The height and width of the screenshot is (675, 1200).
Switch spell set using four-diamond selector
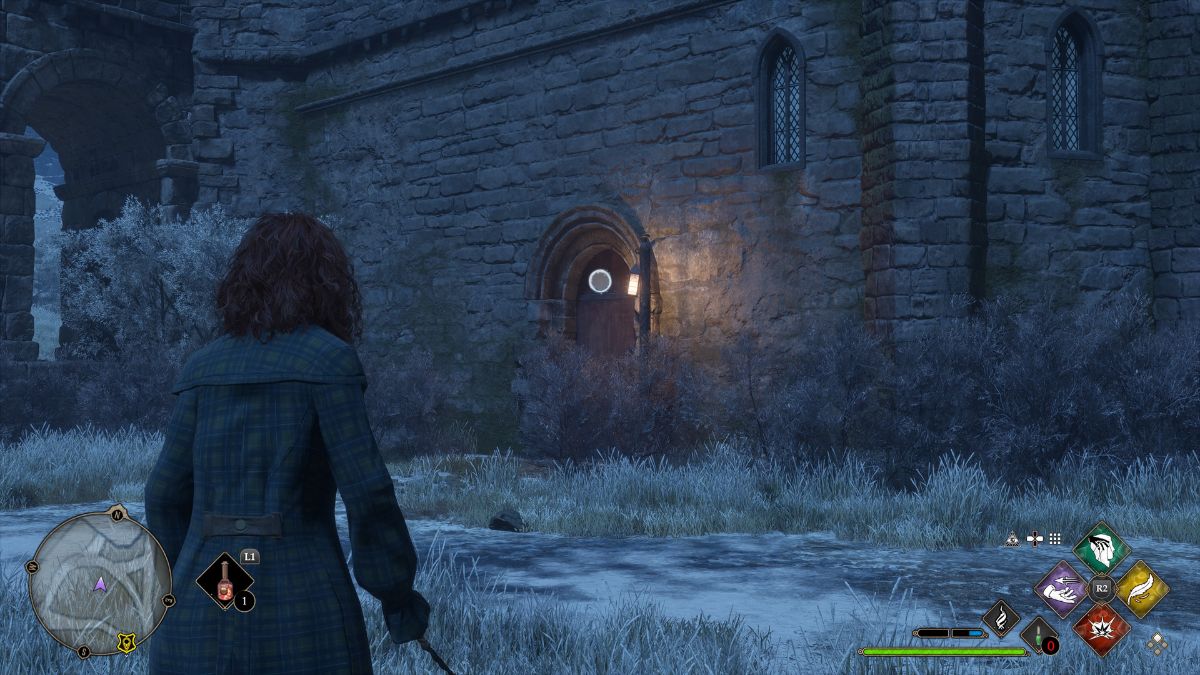tap(1157, 644)
